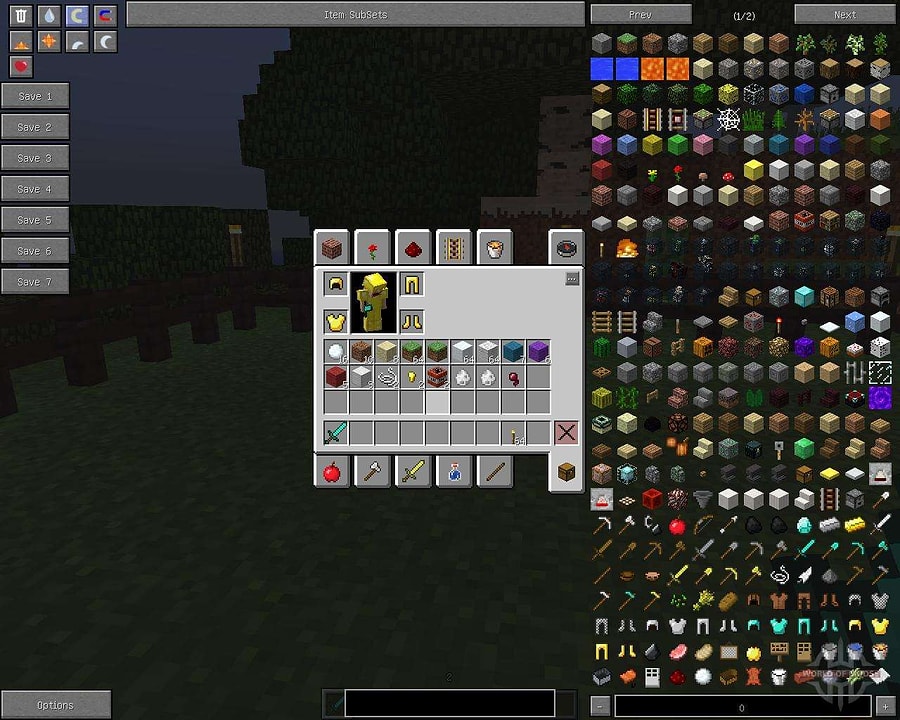This screenshot has height=720, width=900.
Task: Click the trash can delete-mode button
Action: click(x=21, y=16)
